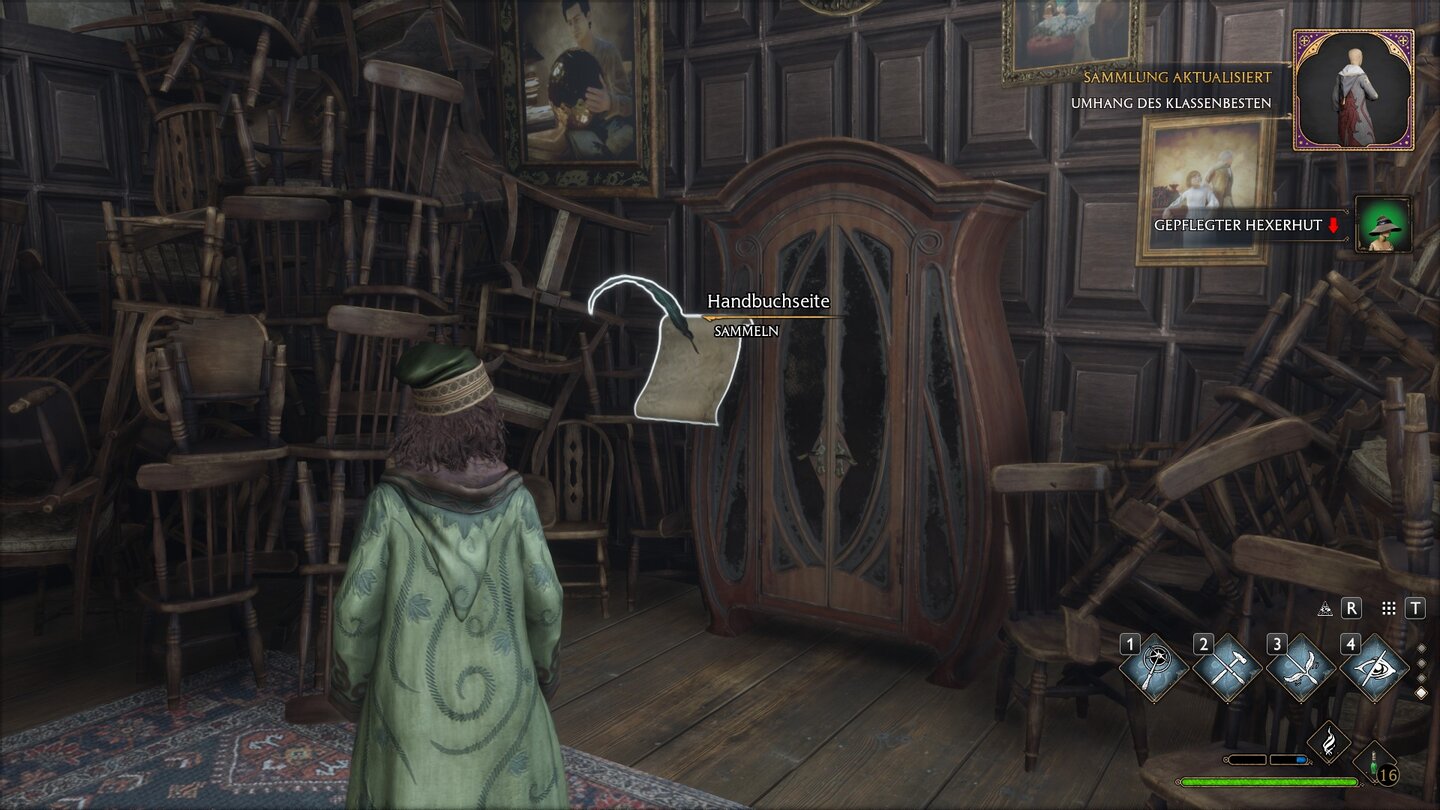Click the green health bar at screen bottom
Image resolution: width=1440 pixels, height=810 pixels.
pos(1269,781)
